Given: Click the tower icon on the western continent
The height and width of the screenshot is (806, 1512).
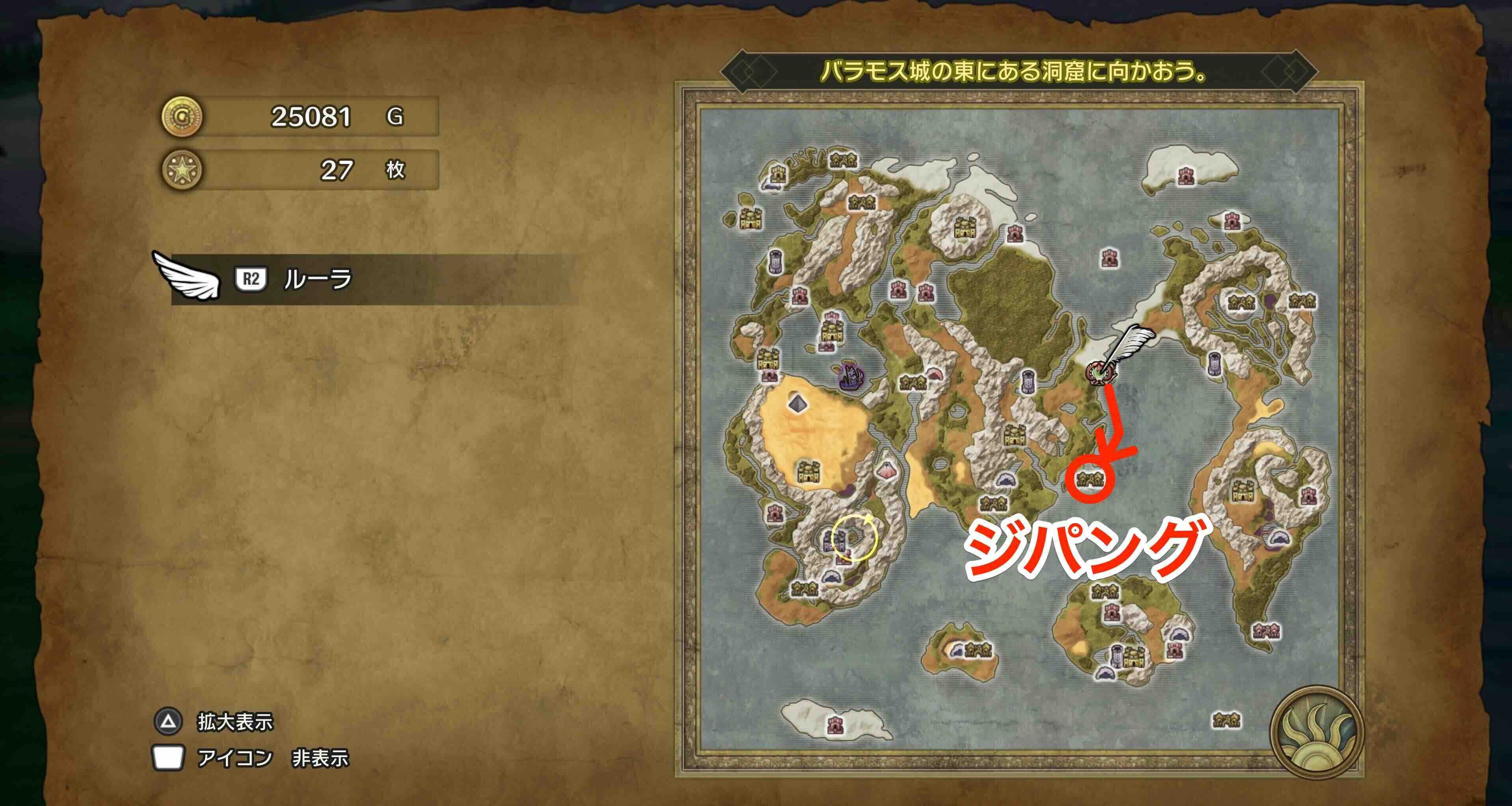Looking at the screenshot, I should tap(775, 262).
